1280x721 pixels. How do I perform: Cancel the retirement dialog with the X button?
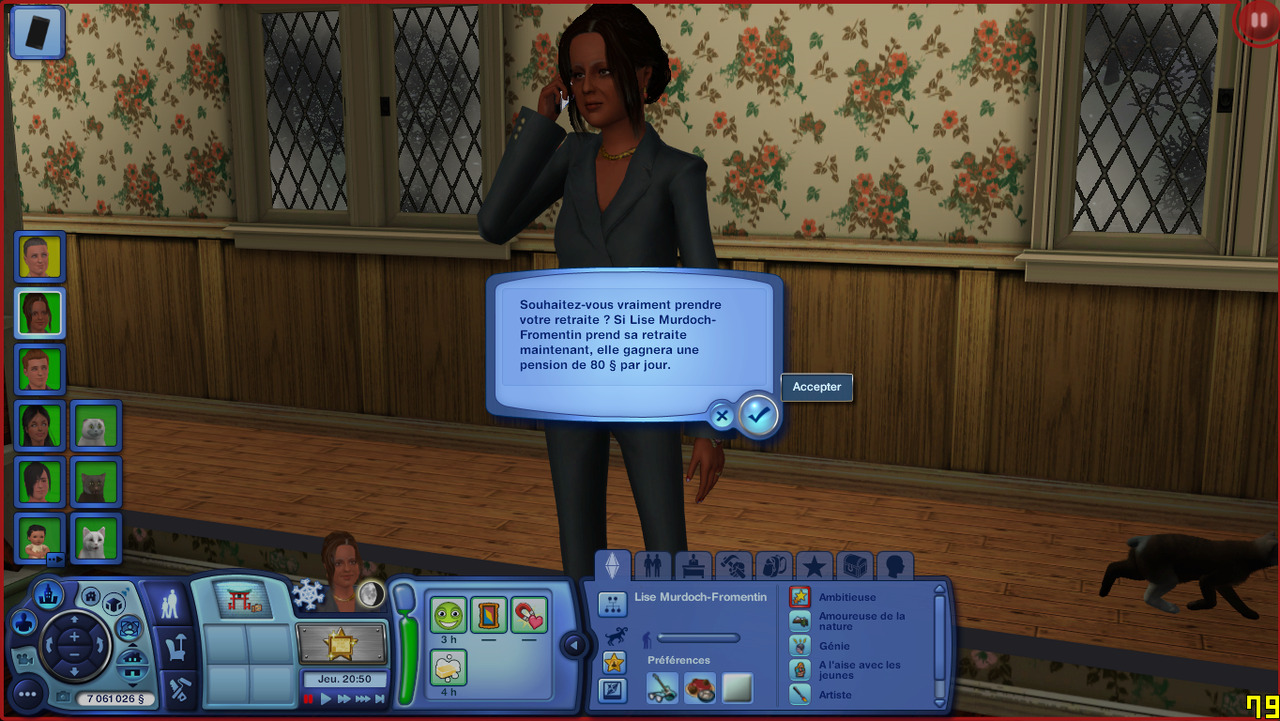pyautogui.click(x=722, y=415)
